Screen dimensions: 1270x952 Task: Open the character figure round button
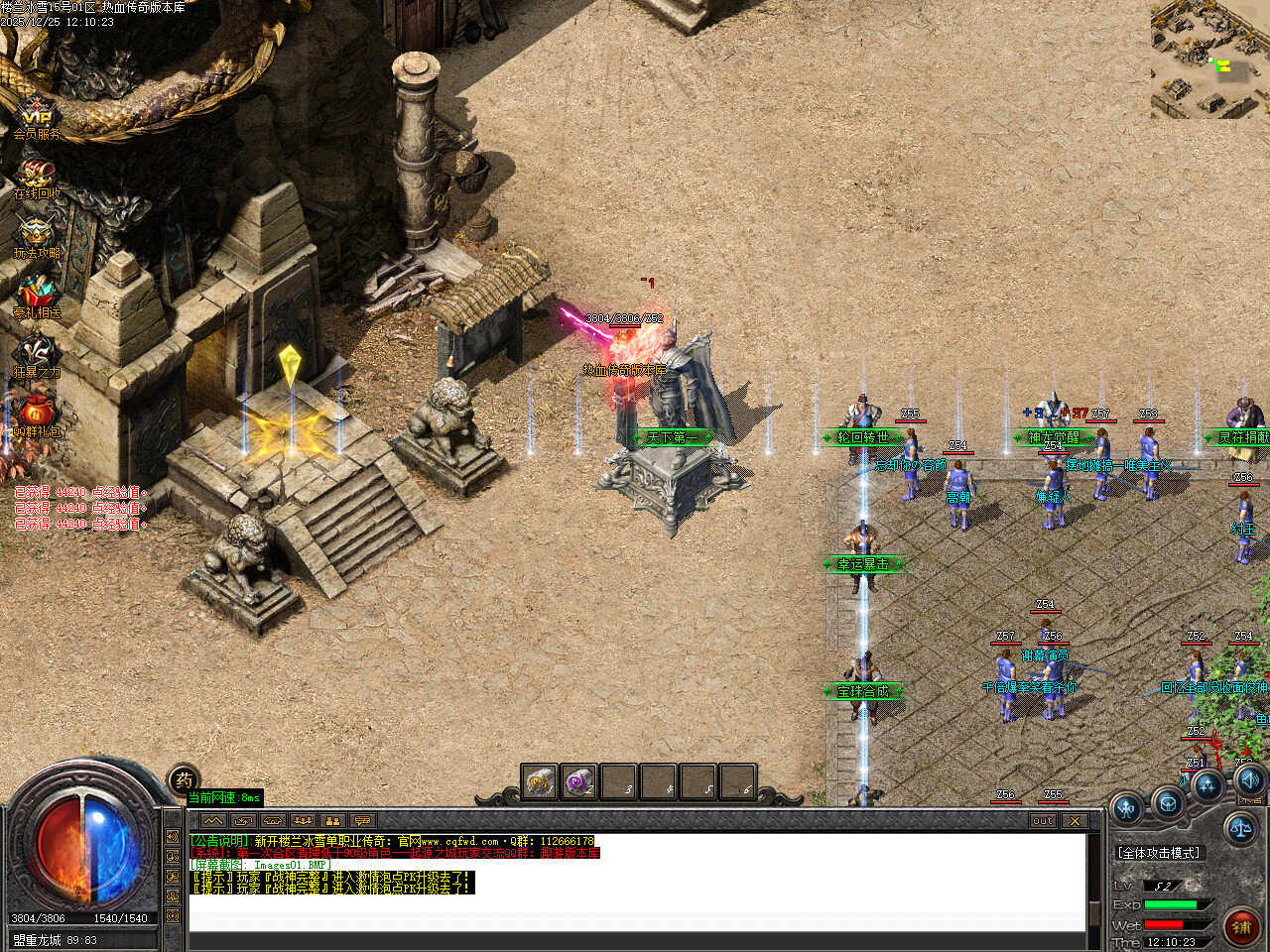(x=1127, y=808)
